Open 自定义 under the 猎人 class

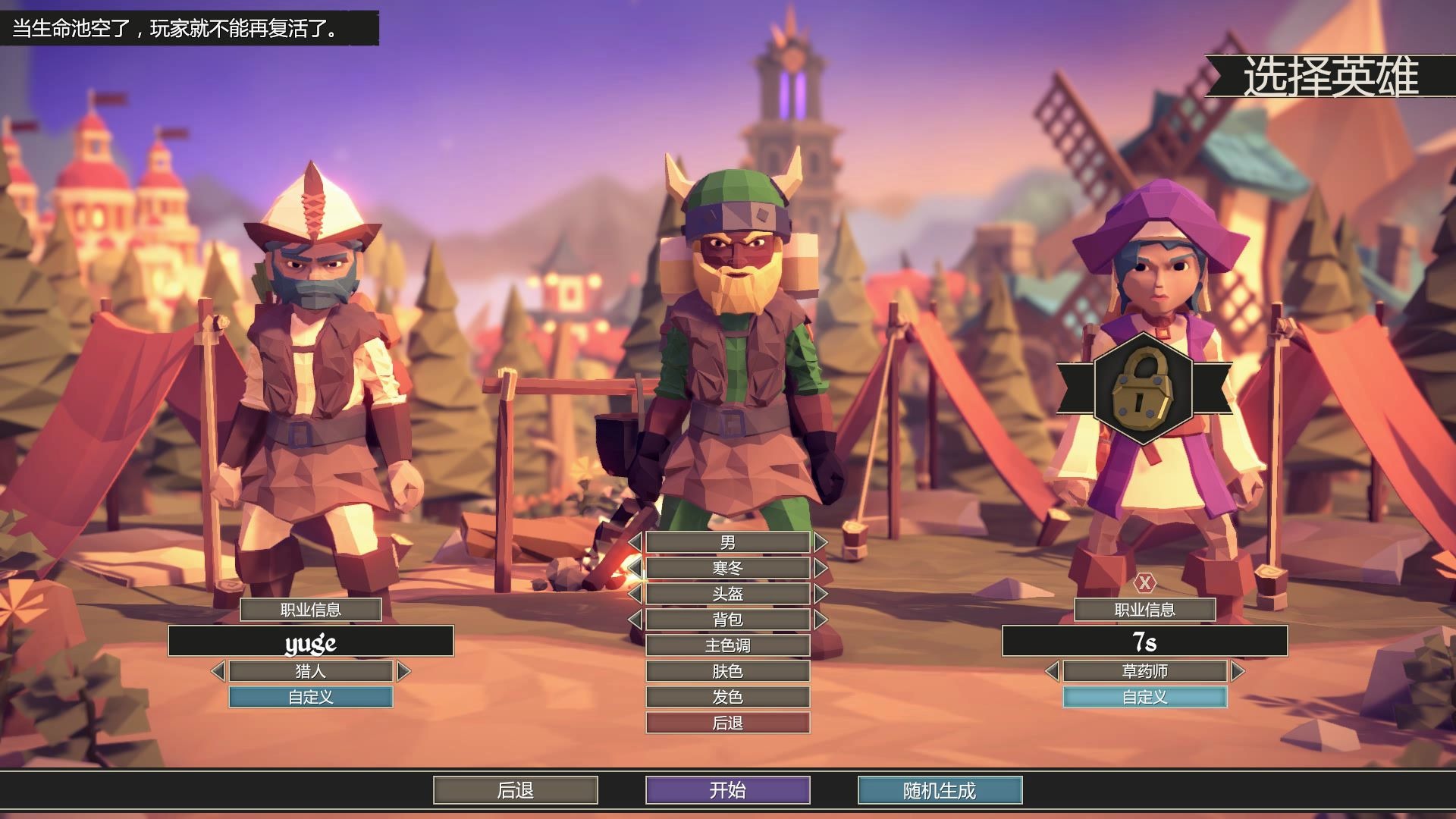click(x=310, y=697)
